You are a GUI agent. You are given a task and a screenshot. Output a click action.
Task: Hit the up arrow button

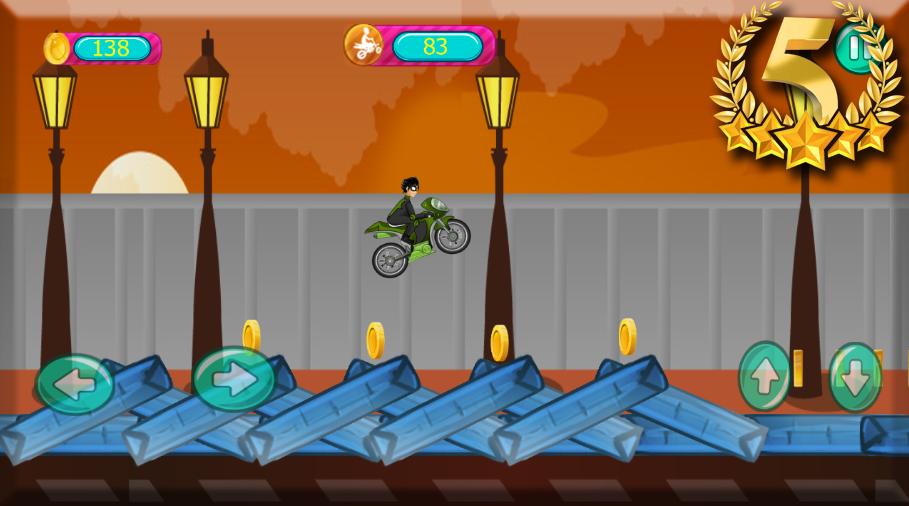point(765,376)
